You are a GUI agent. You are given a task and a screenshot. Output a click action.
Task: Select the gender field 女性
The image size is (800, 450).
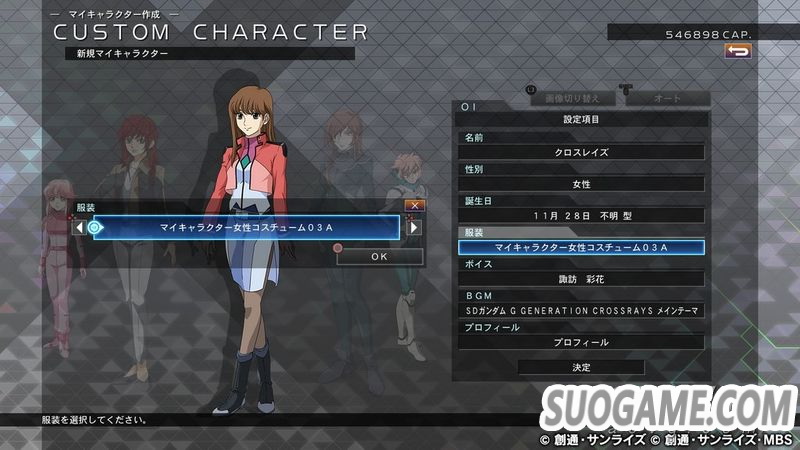click(x=581, y=184)
